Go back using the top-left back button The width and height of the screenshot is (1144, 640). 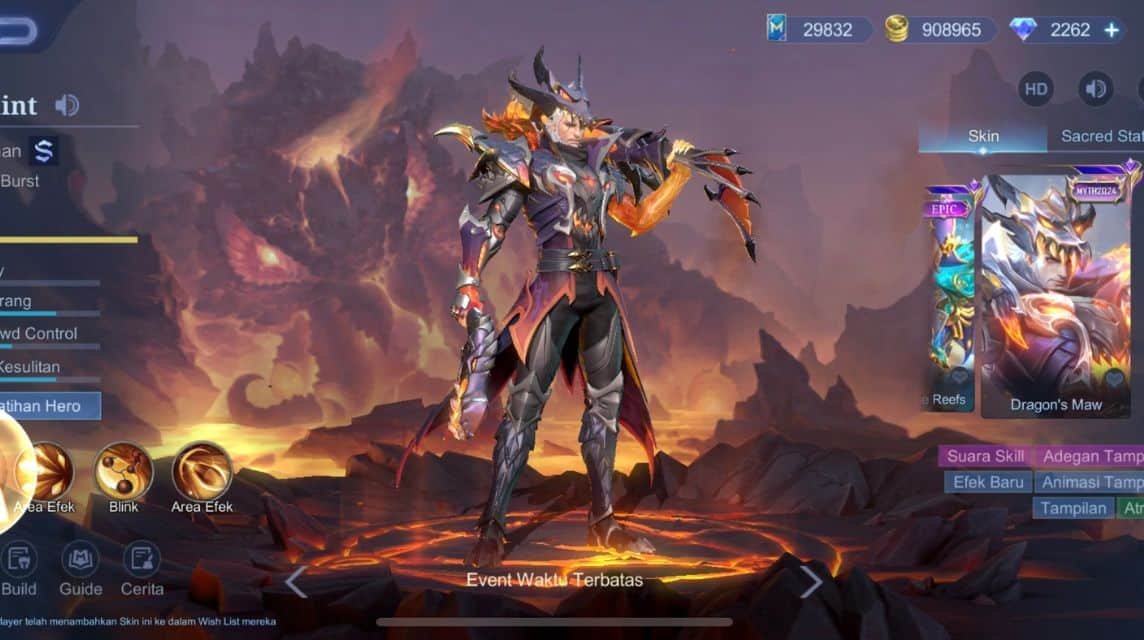(x=18, y=30)
